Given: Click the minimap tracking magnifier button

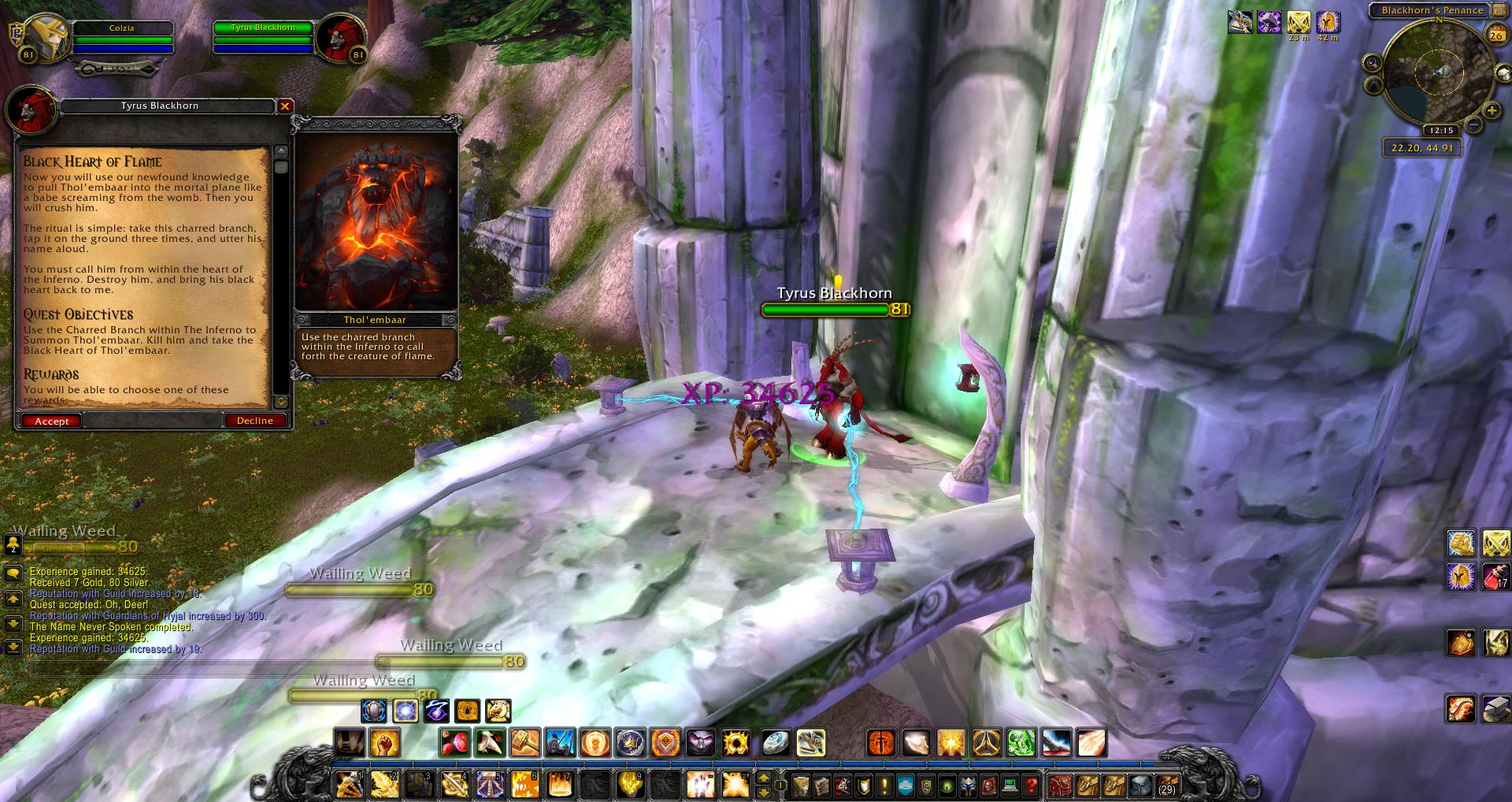Looking at the screenshot, I should point(1373,63).
